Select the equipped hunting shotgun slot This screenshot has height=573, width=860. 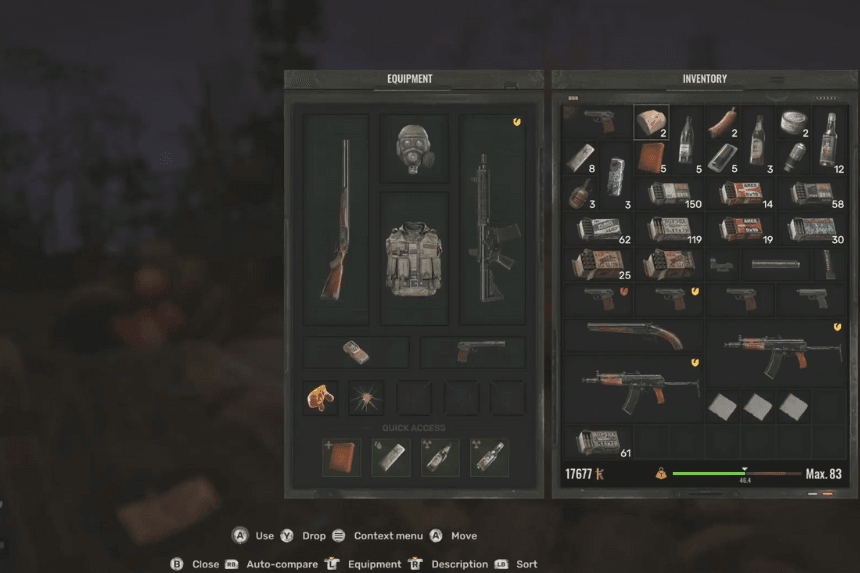335,219
